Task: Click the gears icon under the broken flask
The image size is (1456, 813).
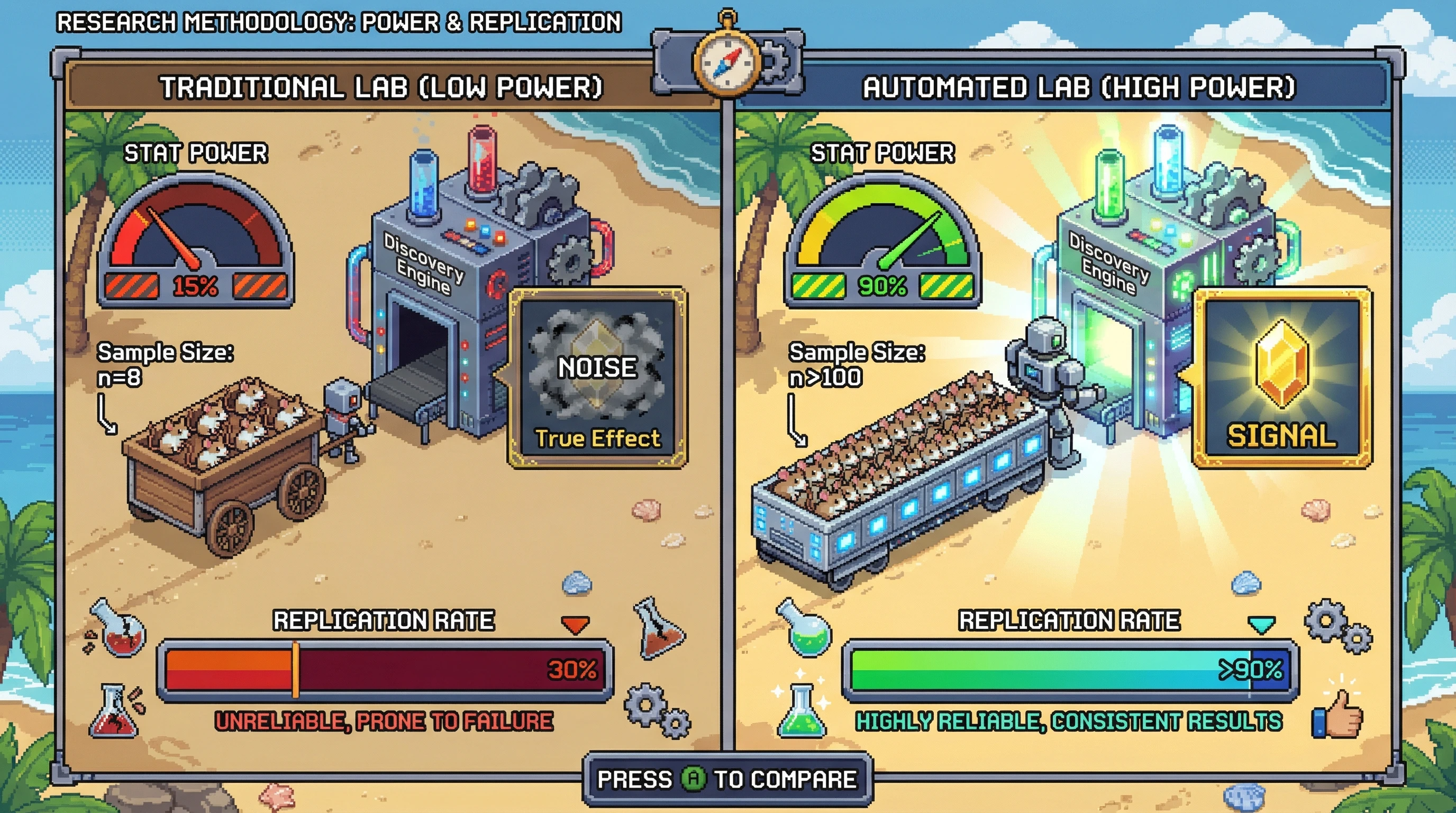Action: click(x=657, y=710)
